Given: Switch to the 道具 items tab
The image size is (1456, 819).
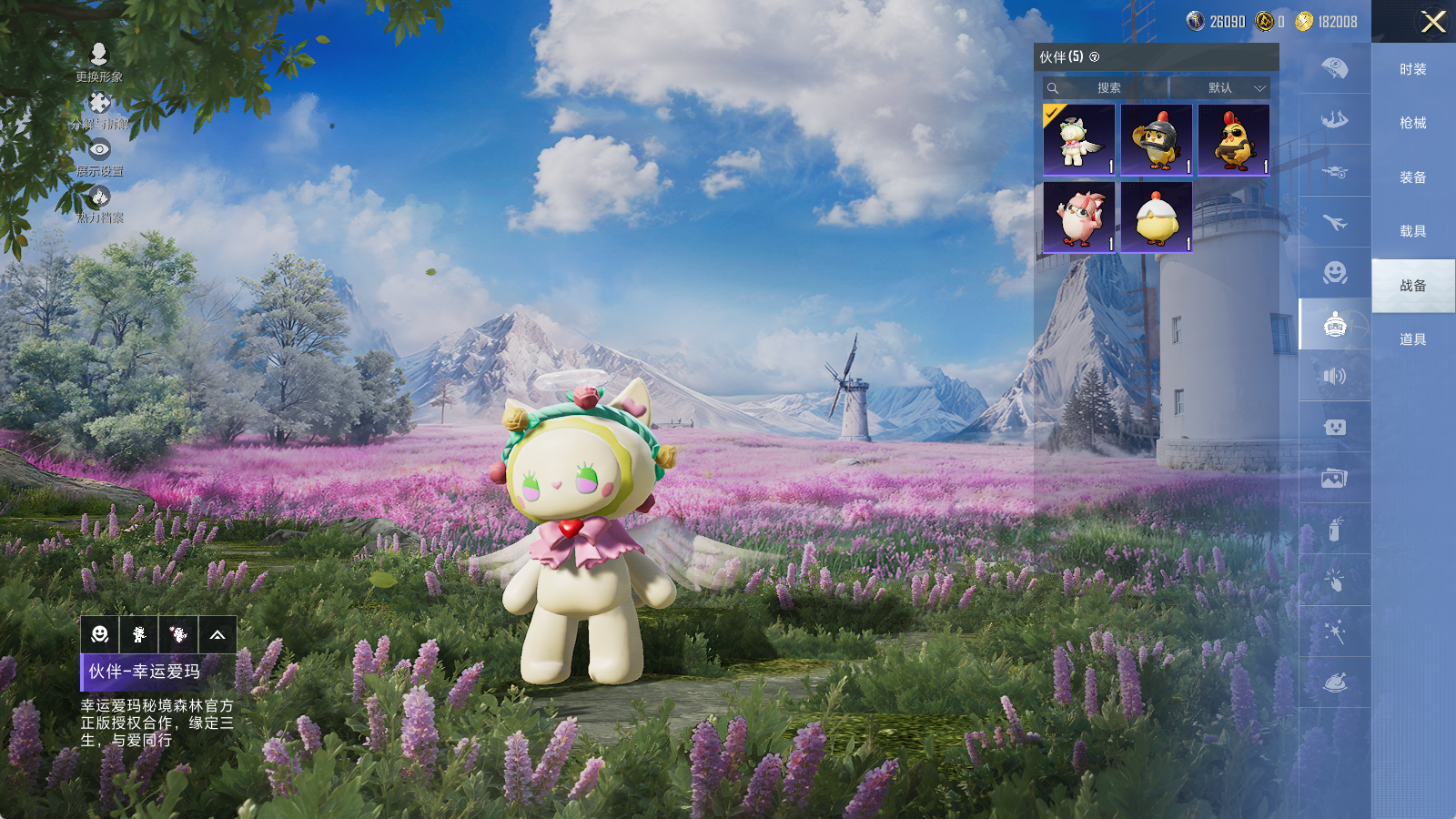Looking at the screenshot, I should tap(1412, 339).
